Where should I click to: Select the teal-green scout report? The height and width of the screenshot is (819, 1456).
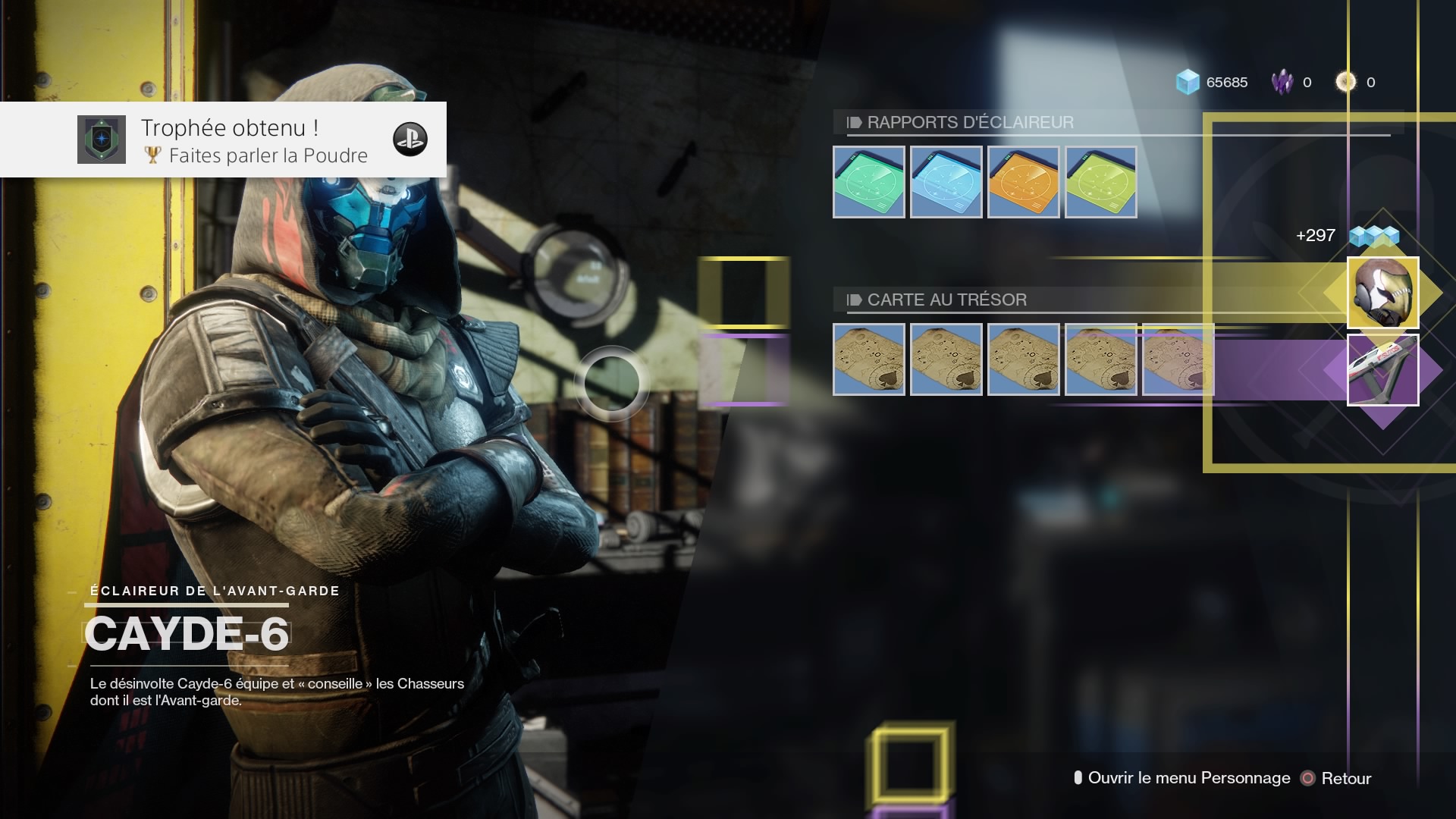[x=868, y=182]
